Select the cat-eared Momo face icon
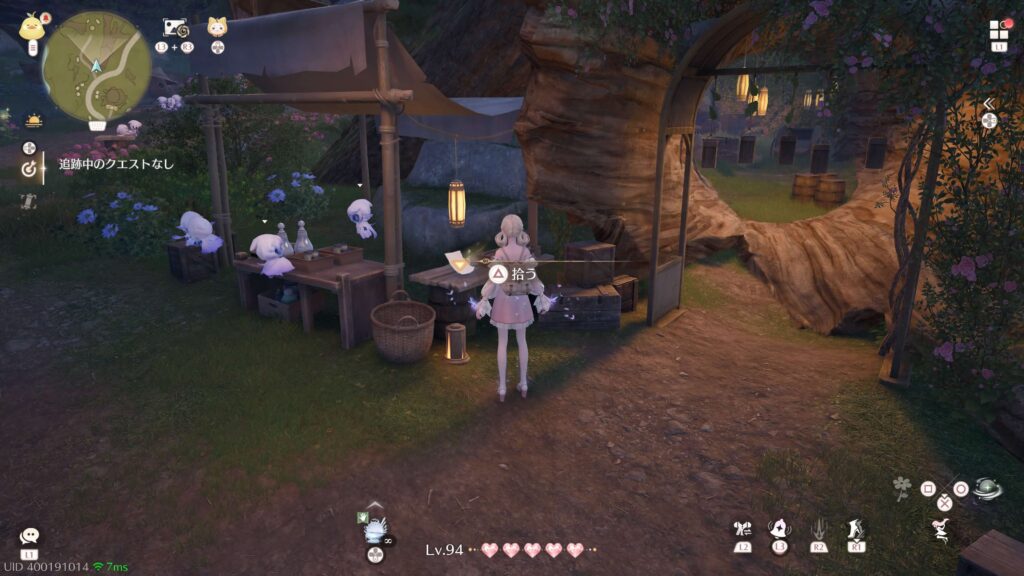 [x=217, y=27]
